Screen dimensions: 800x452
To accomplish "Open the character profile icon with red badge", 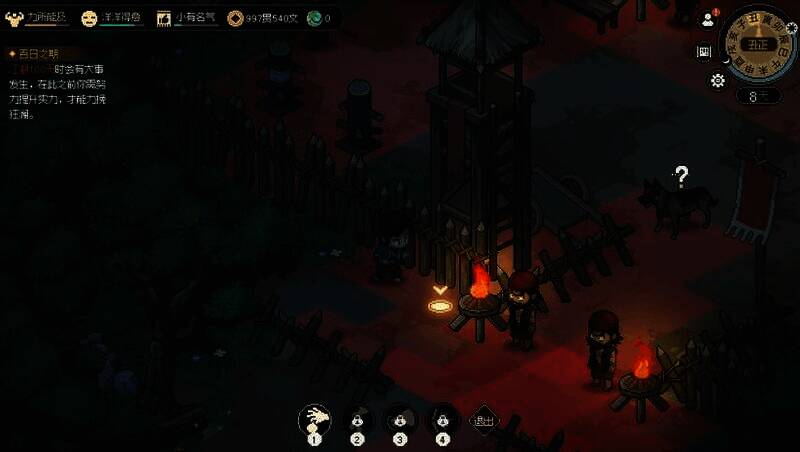I will [708, 20].
